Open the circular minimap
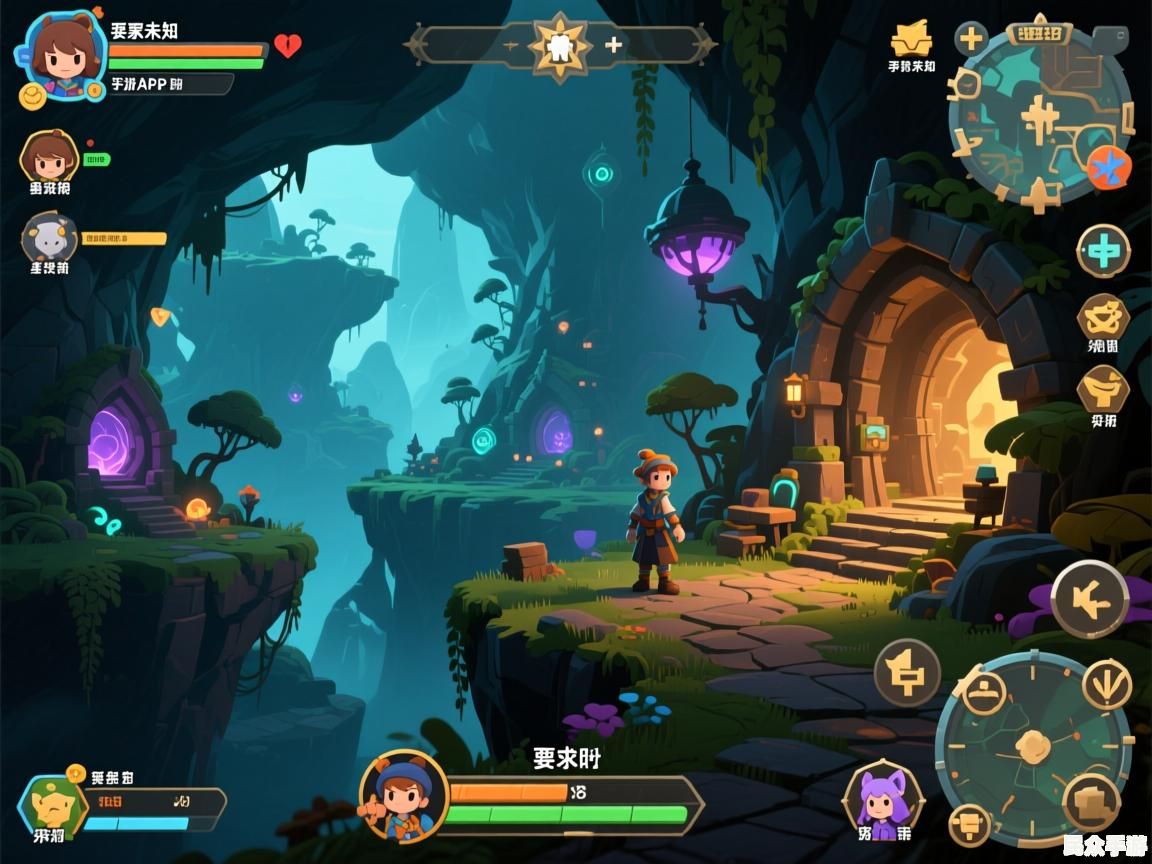This screenshot has height=864, width=1152. tap(1040, 115)
